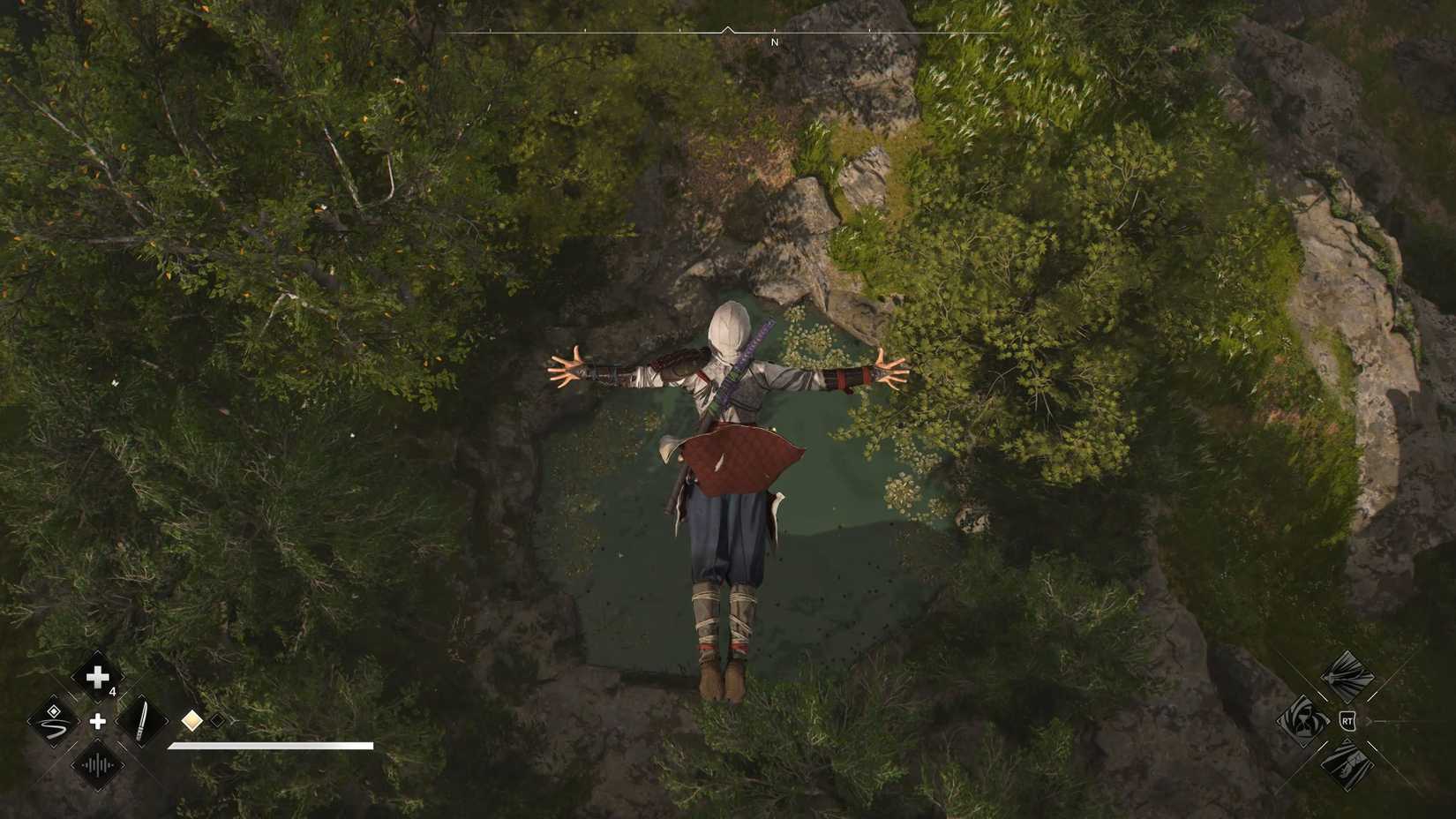Select the skull-crest ability icon on the left
The width and height of the screenshot is (1456, 819).
(1305, 722)
